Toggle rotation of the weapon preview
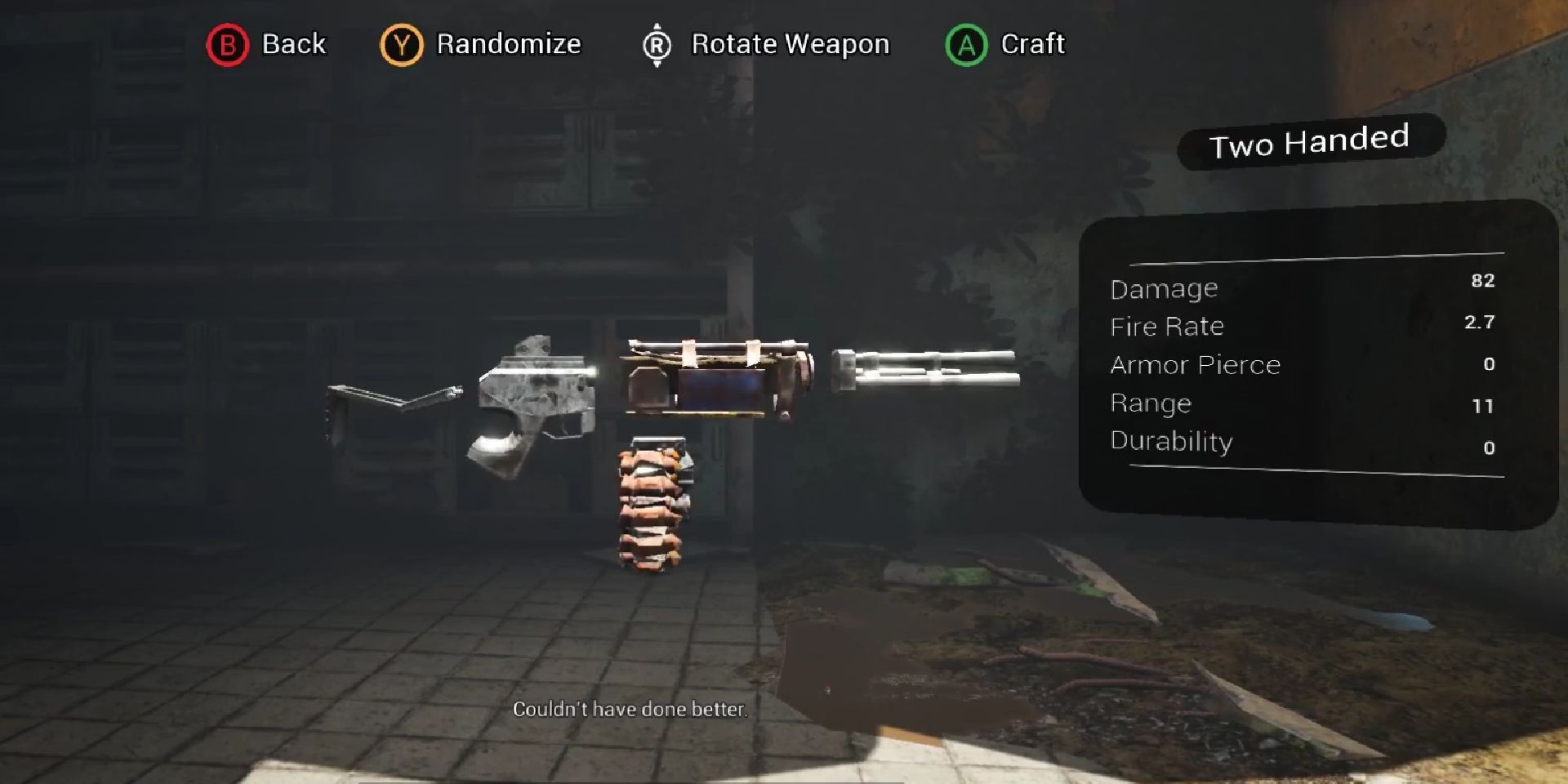Viewport: 1568px width, 784px height. point(788,44)
